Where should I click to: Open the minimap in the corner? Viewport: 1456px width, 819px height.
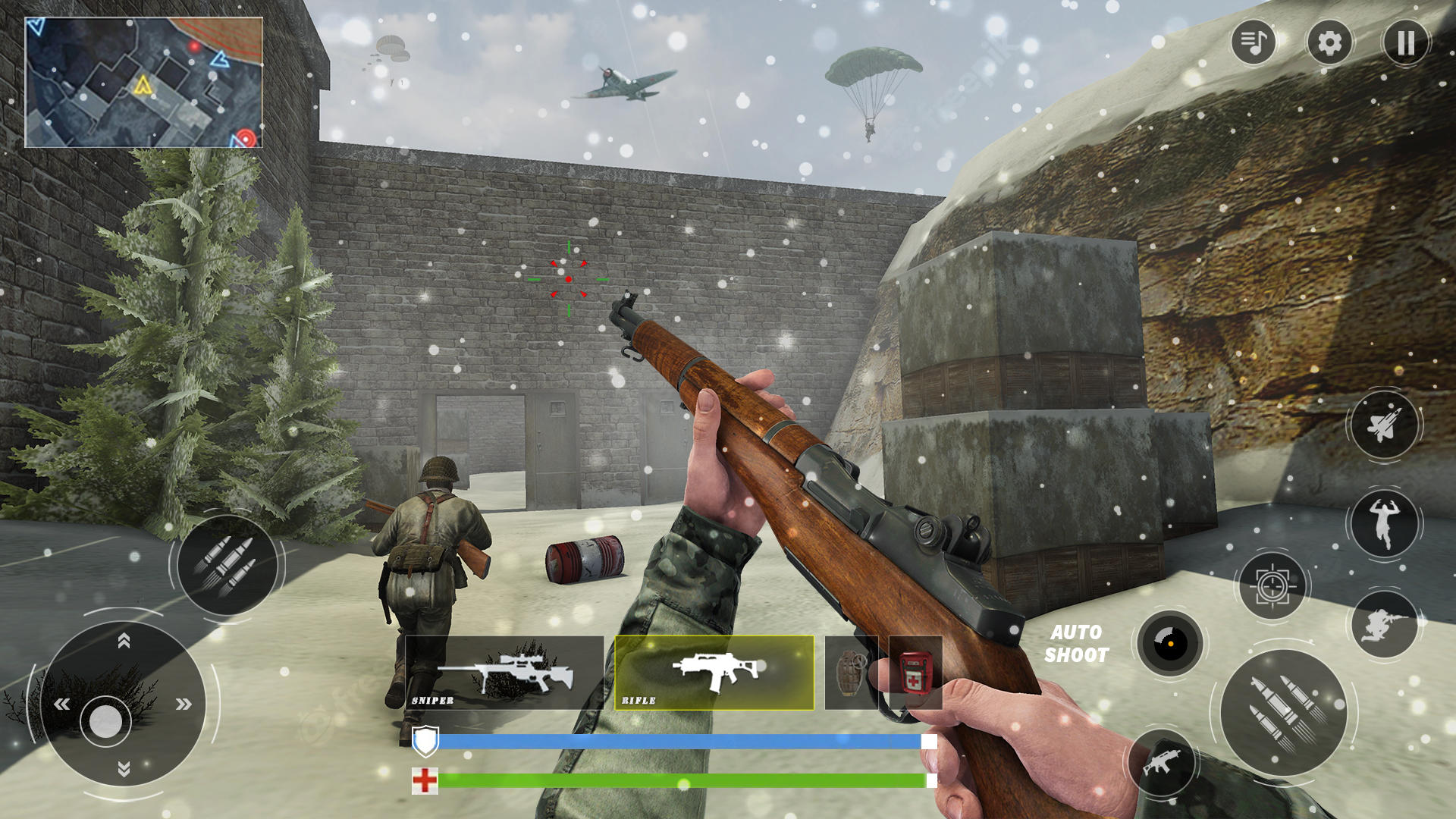point(144,80)
